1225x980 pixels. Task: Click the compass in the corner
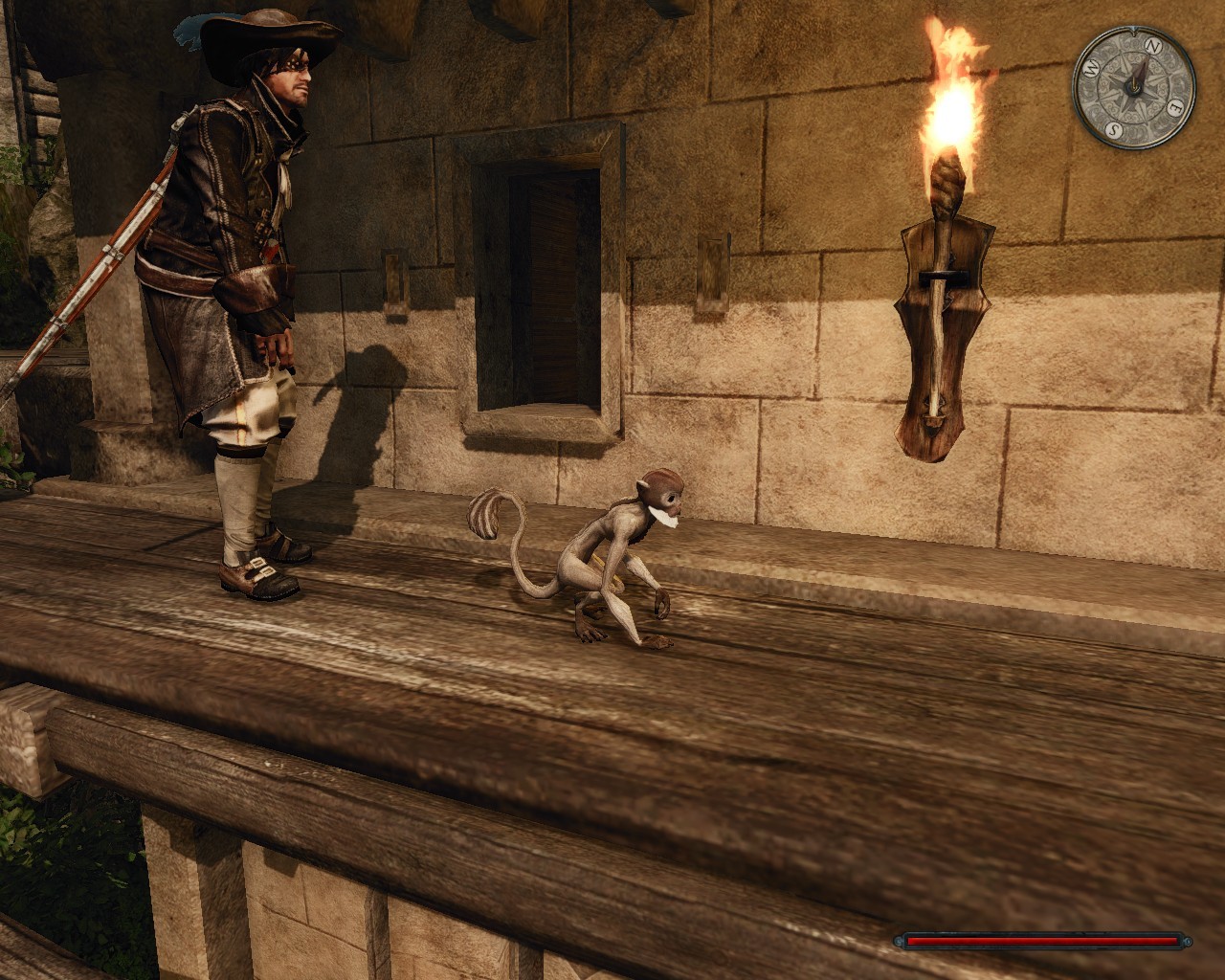click(1133, 86)
